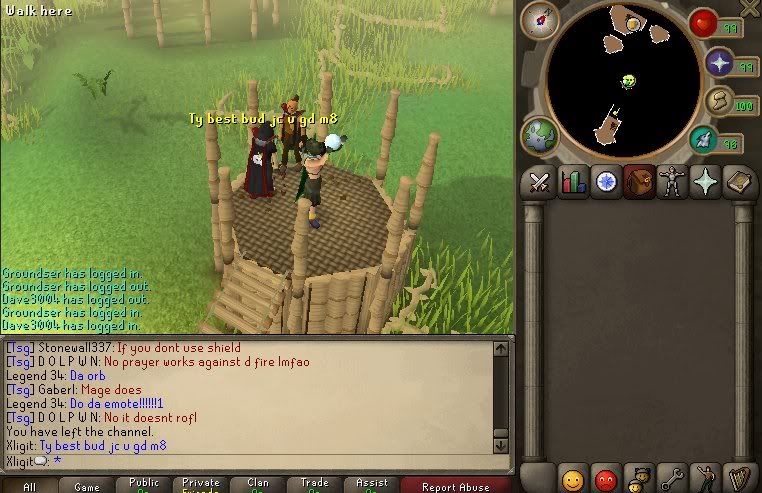Viewport: 762px width, 493px height.
Task: Open the Prayer star tab
Action: [705, 183]
